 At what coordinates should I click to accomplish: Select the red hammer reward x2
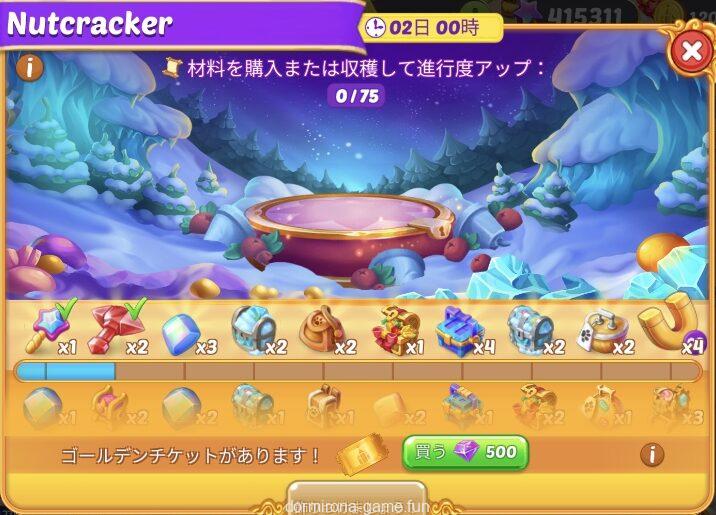coord(116,328)
